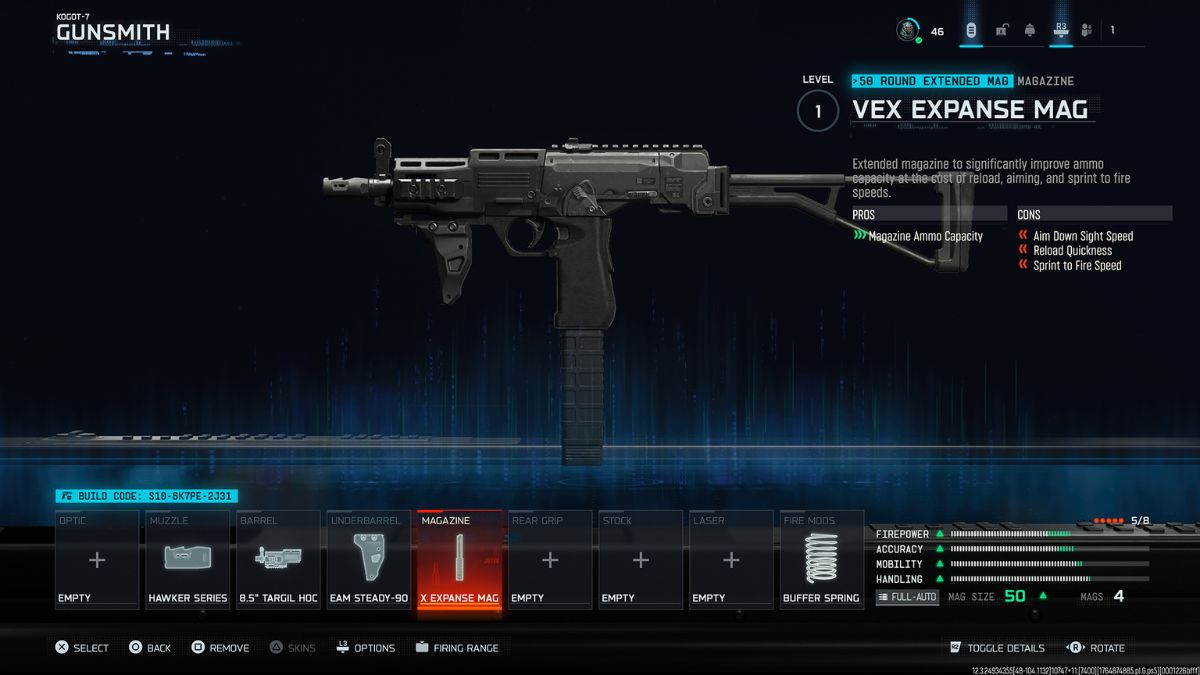Open the unlocked padlock icon
The image size is (1200, 675).
[1001, 30]
